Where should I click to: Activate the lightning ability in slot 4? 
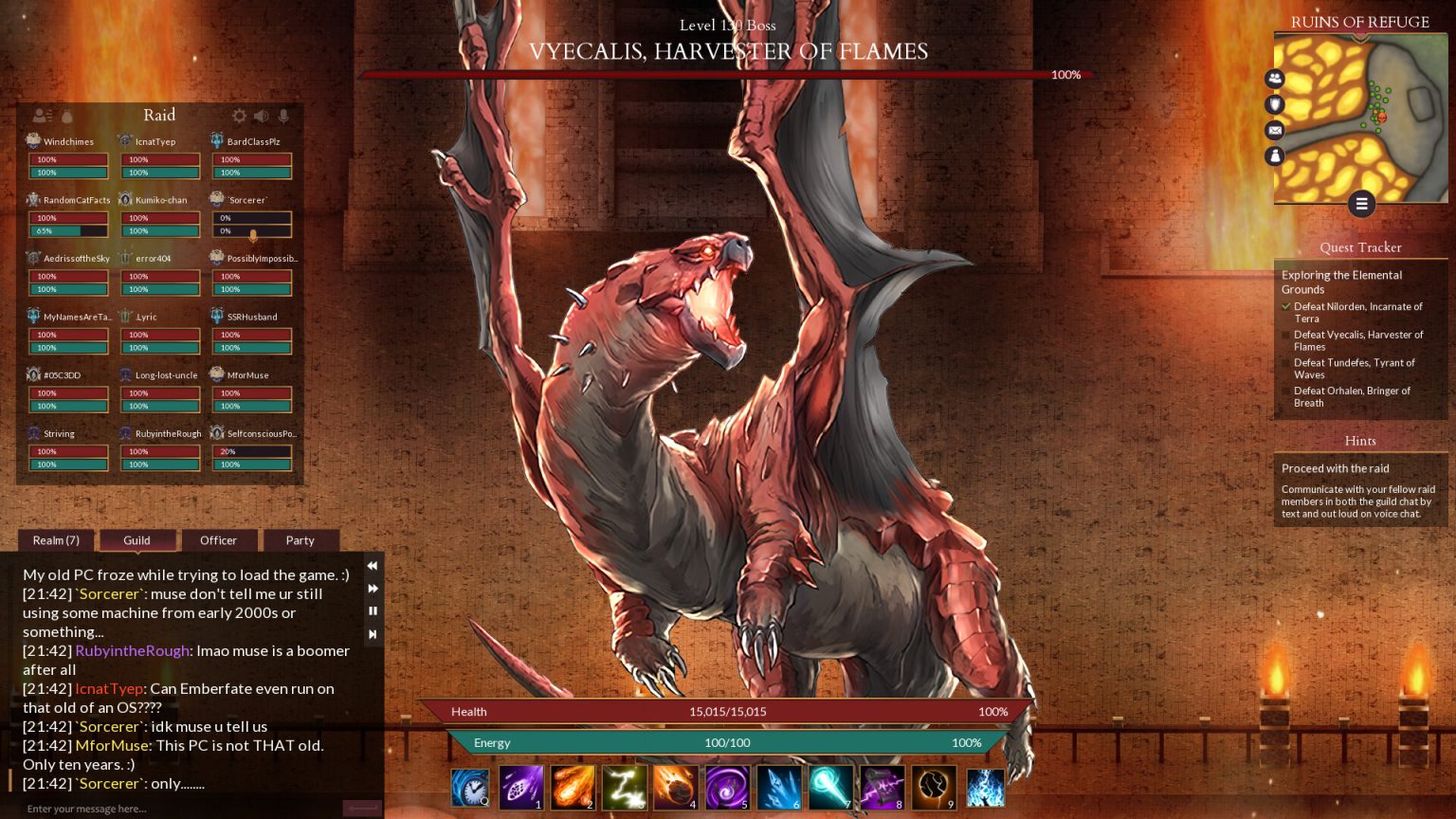pyautogui.click(x=675, y=787)
